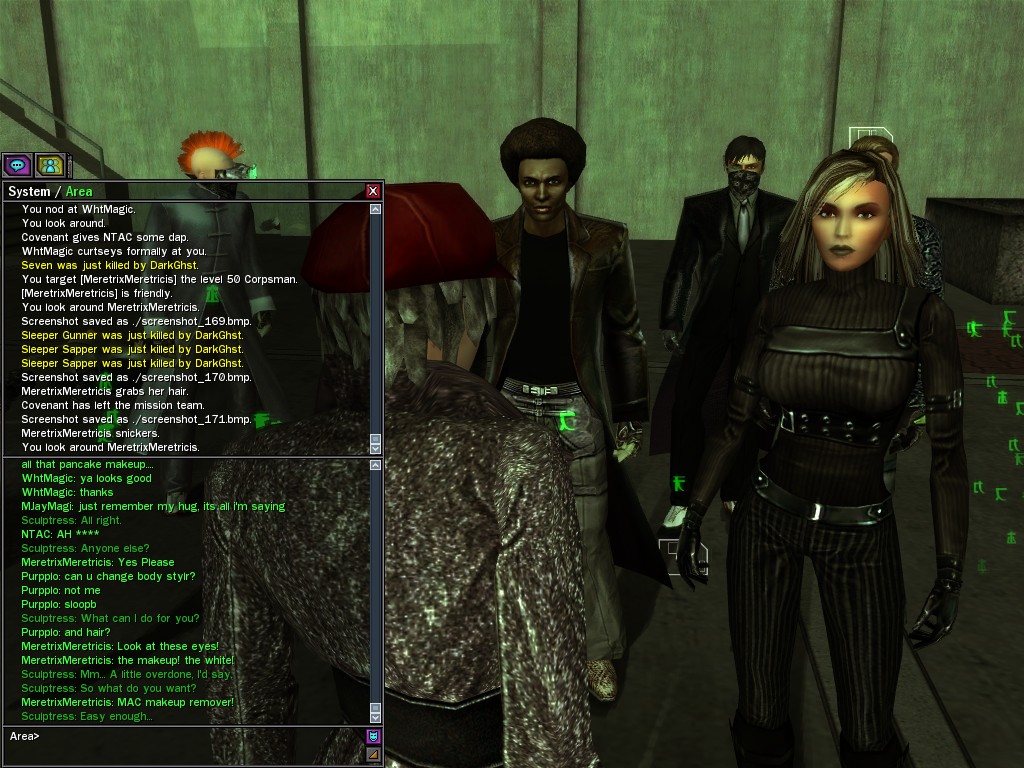Select the Area channel label in title

(x=79, y=191)
